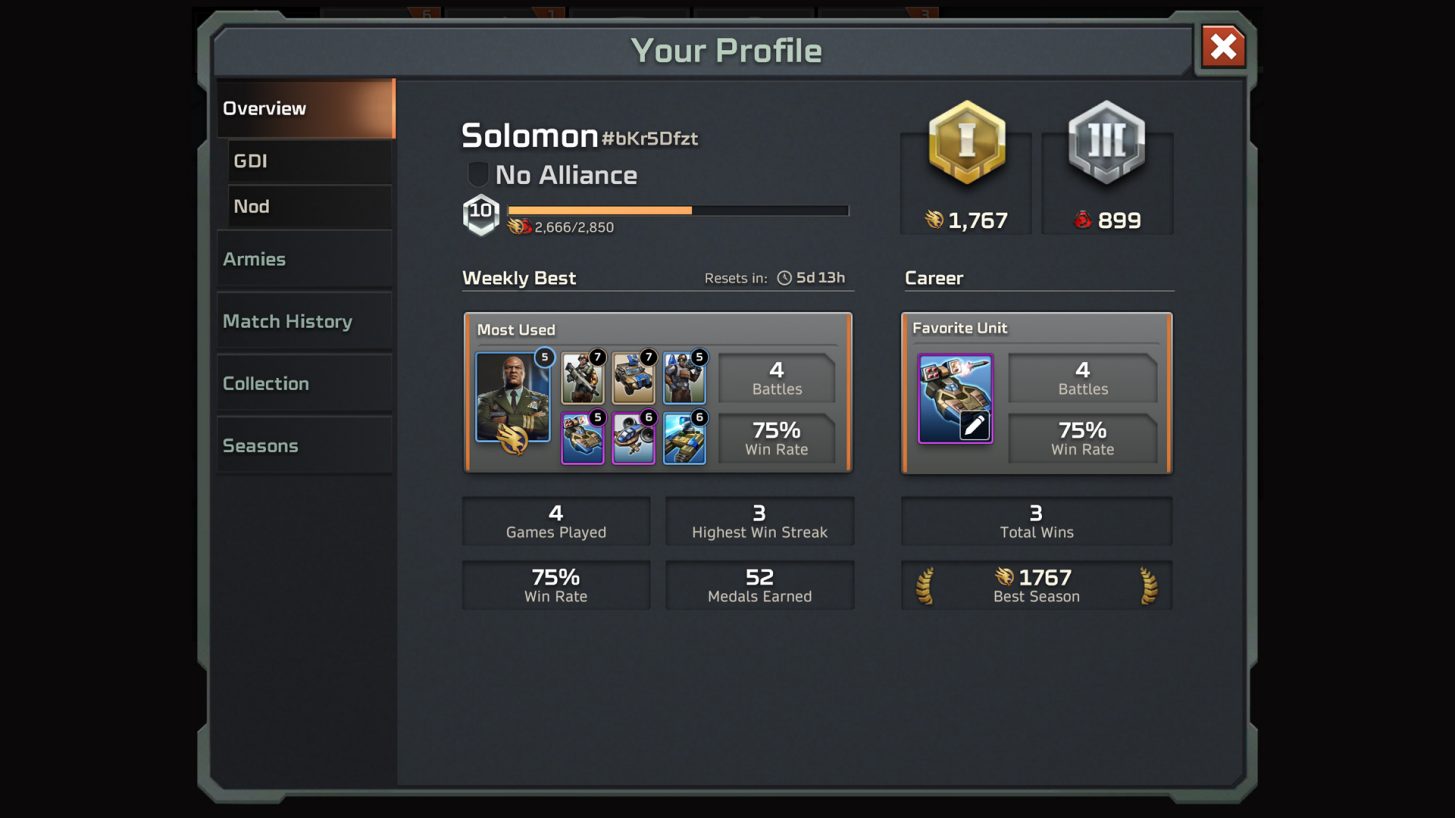Select the level 7 rifleman unit icon
Viewport: 1455px width, 818px height.
(x=583, y=377)
